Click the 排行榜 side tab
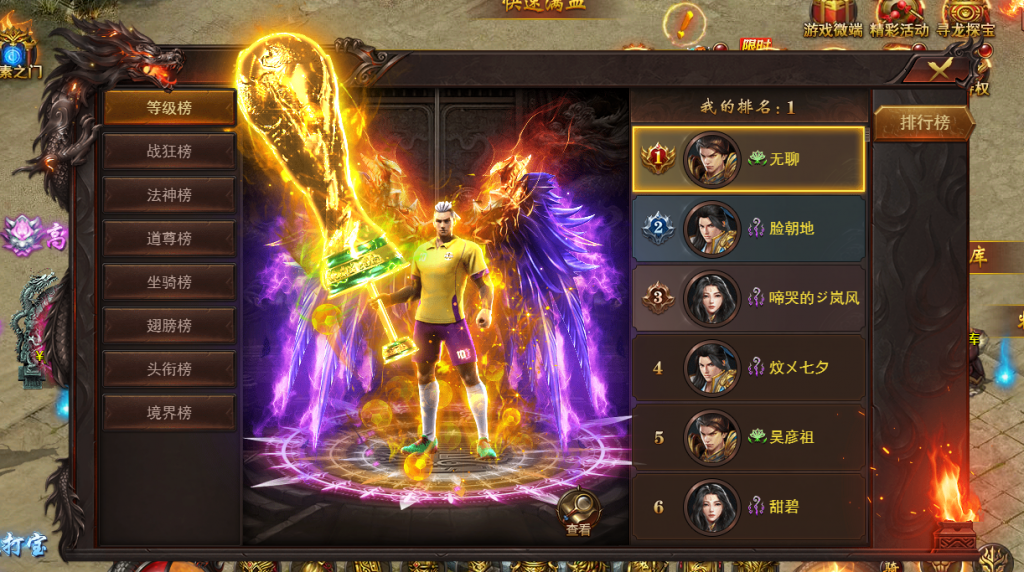This screenshot has width=1024, height=572. point(923,123)
